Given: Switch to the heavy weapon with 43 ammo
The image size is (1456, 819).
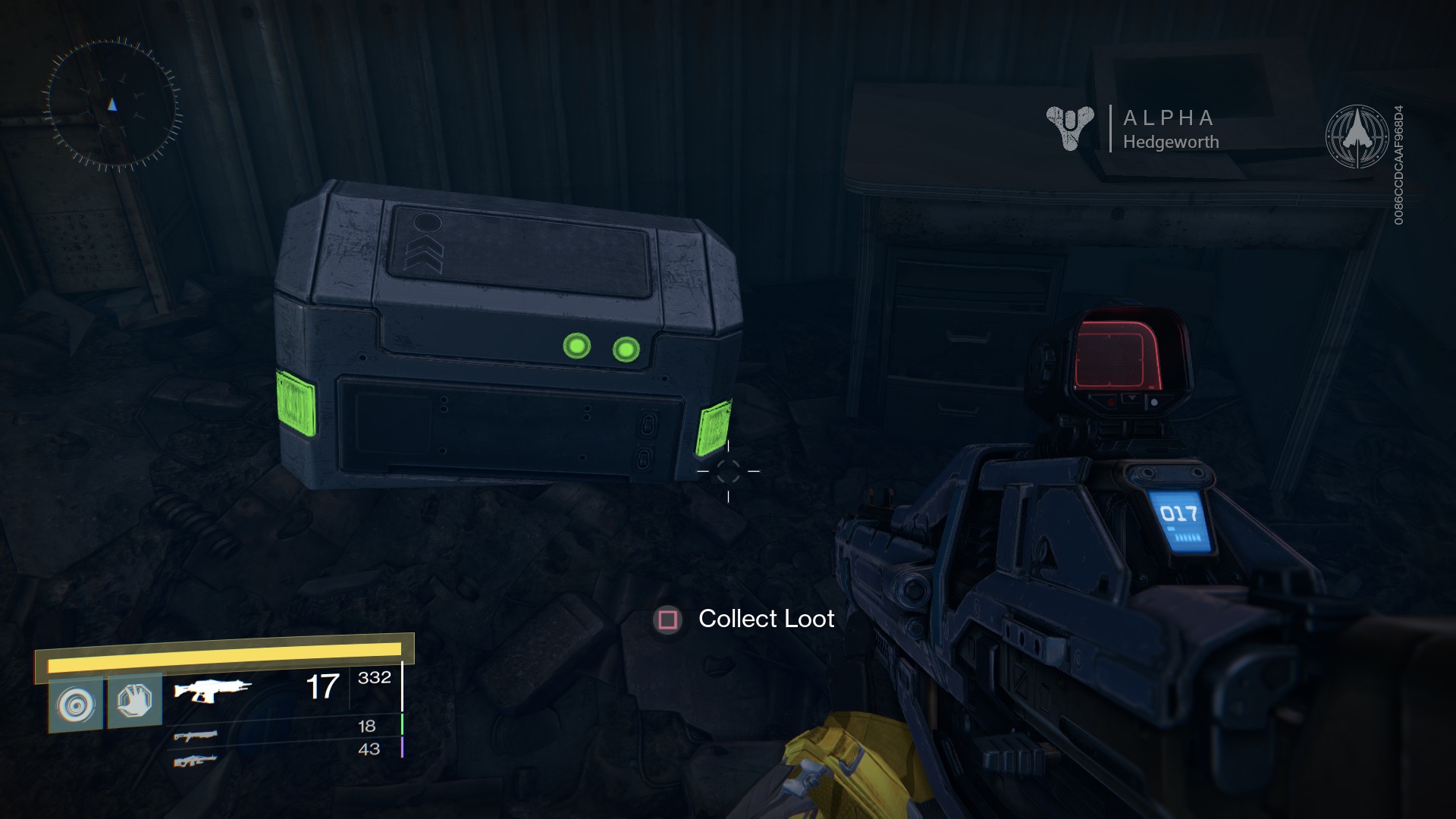Looking at the screenshot, I should 195,759.
